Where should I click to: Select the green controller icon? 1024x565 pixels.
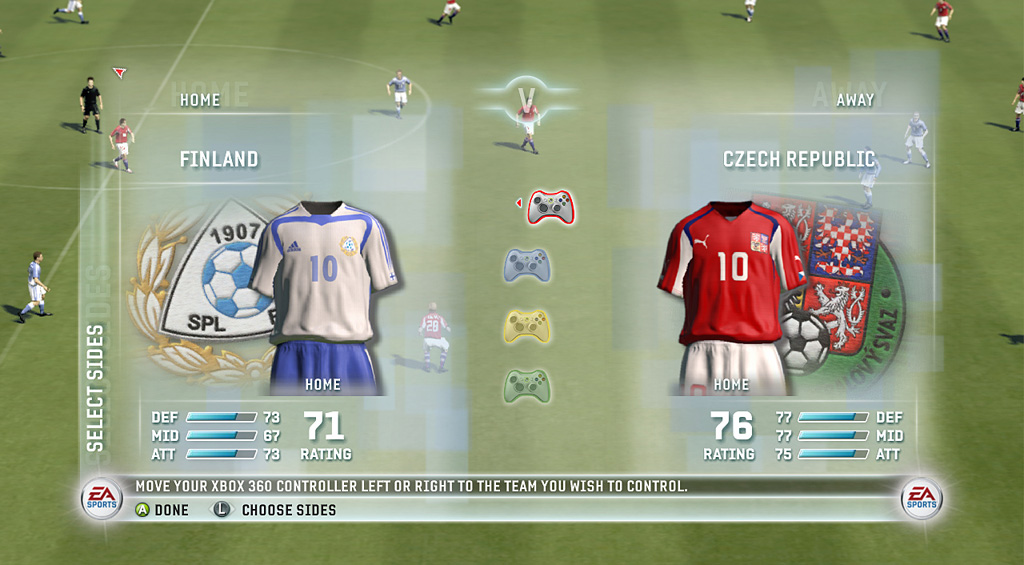point(526,386)
